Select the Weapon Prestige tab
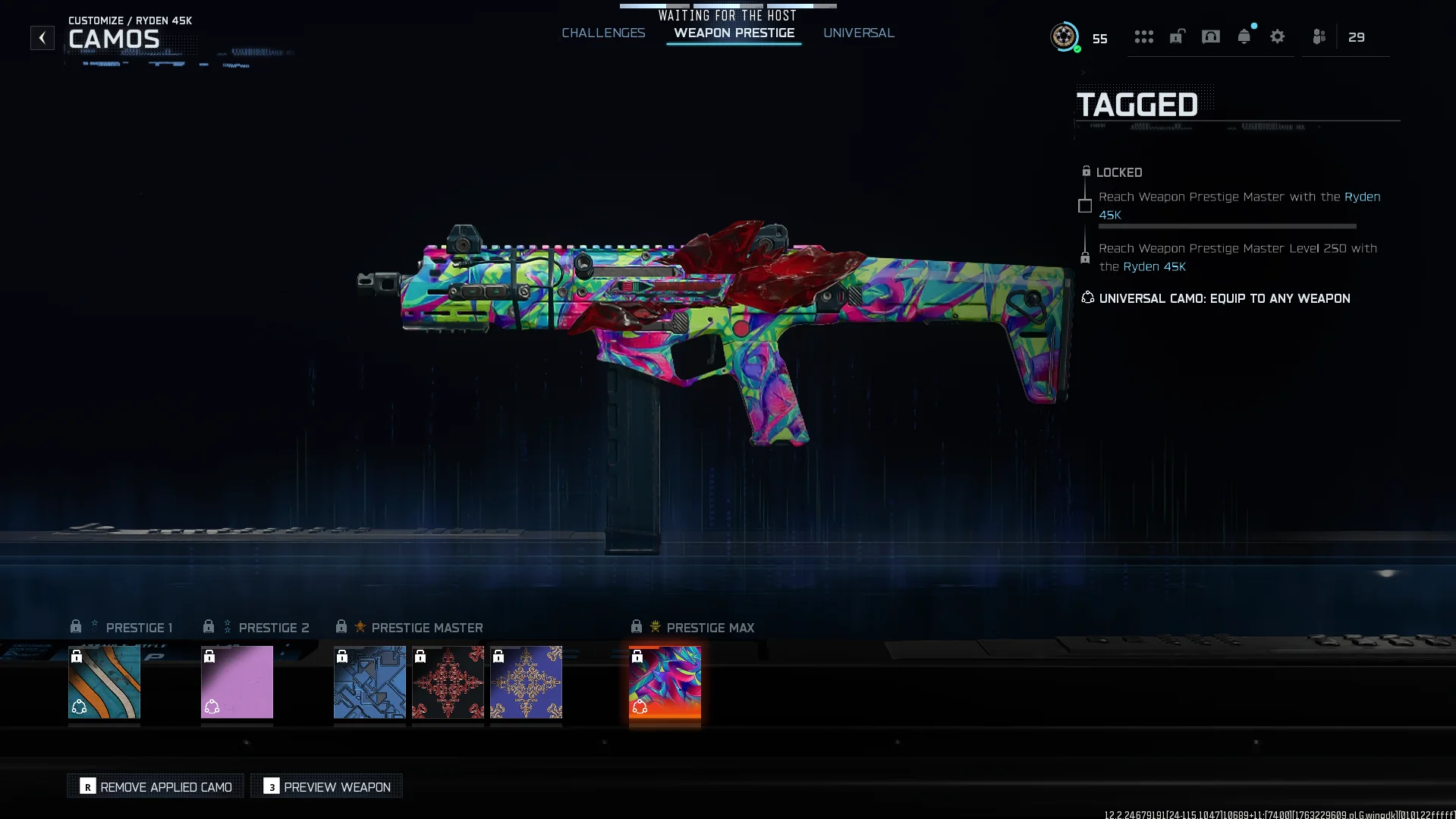The image size is (1456, 819). coord(734,33)
